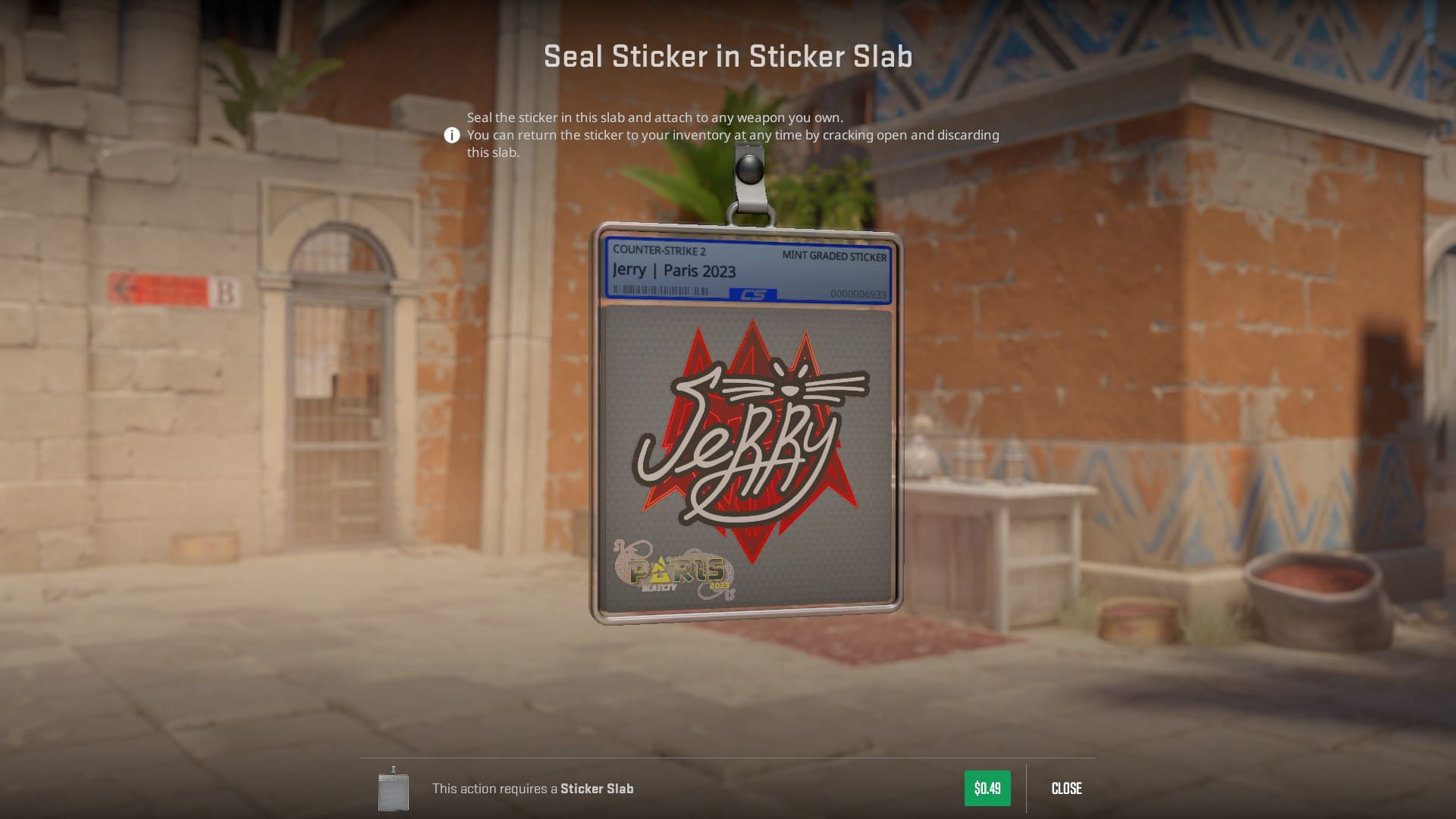Select the Jerry cat sticker artwork

coord(747,440)
